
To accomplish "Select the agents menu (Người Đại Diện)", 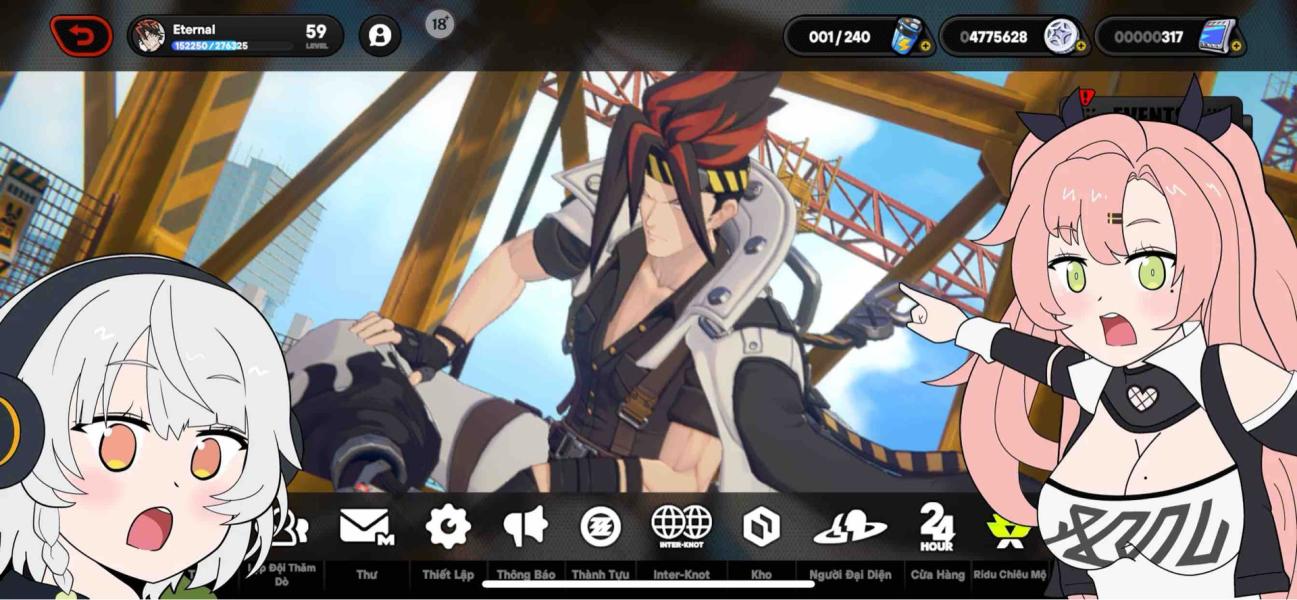I will (850, 527).
